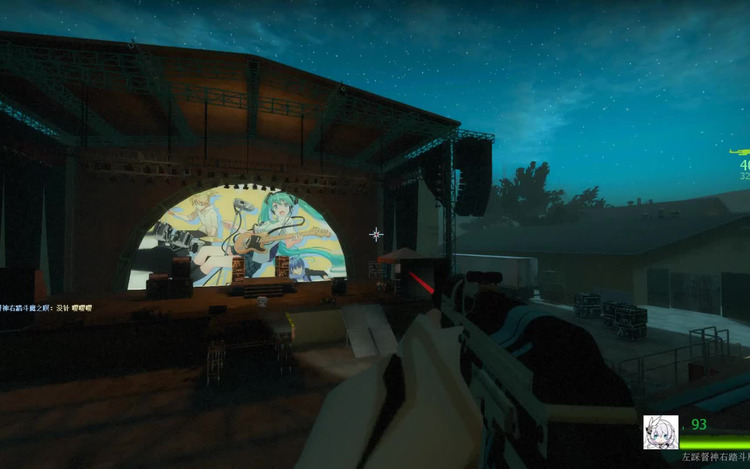Click the chat message line
The width and height of the screenshot is (750, 469).
[40, 308]
